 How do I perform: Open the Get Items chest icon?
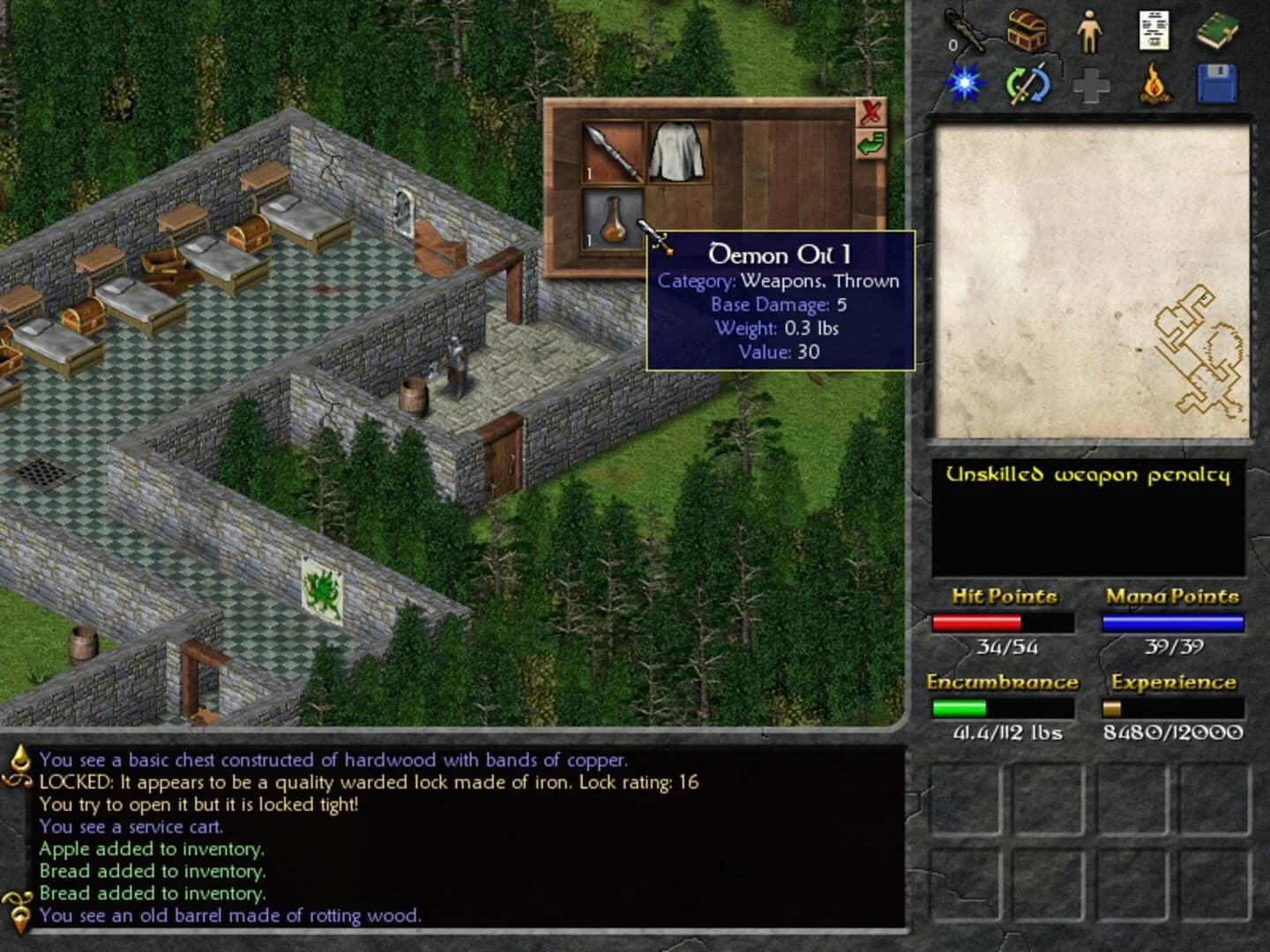pyautogui.click(x=1028, y=31)
